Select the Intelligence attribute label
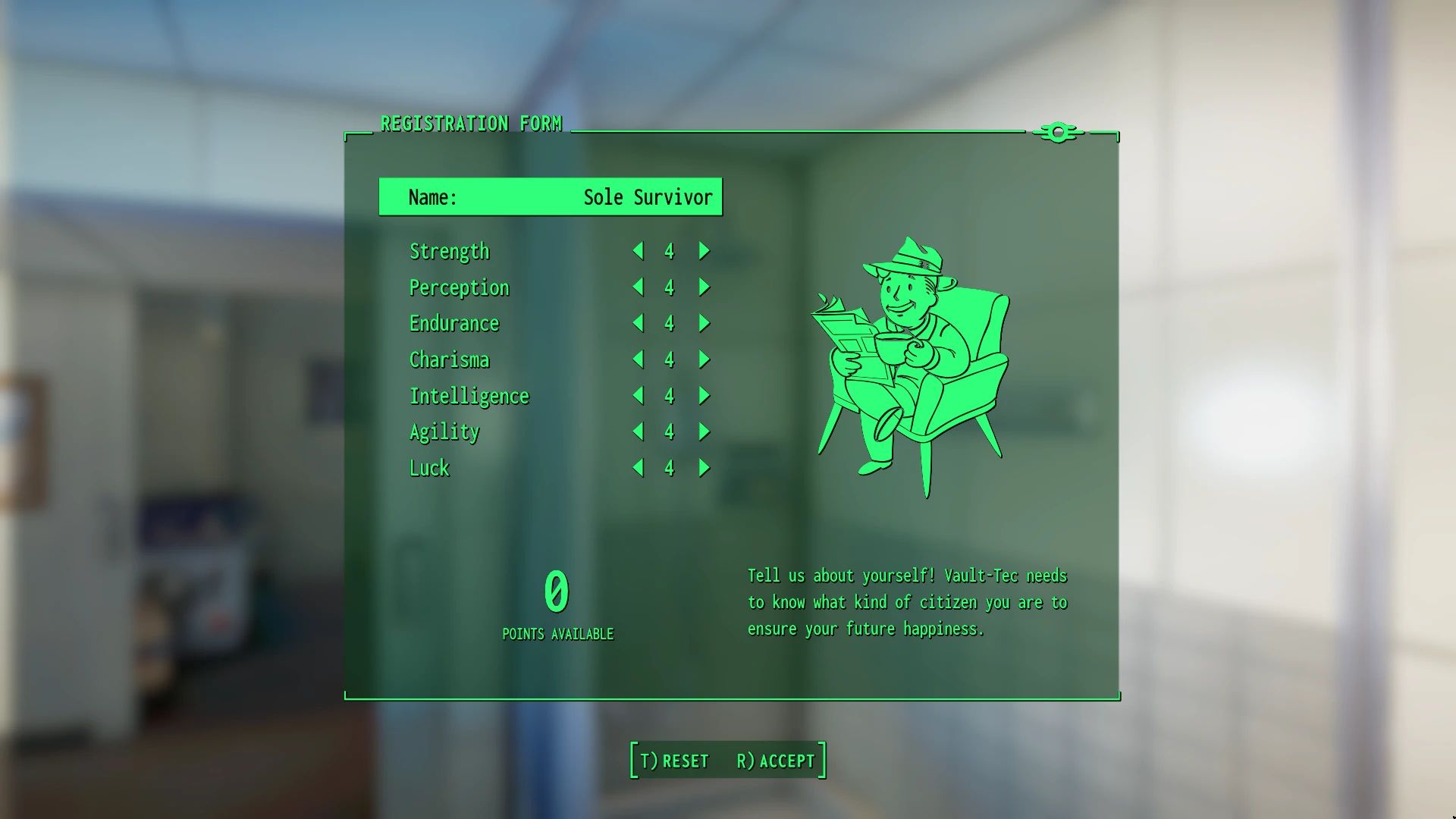The height and width of the screenshot is (819, 1456). coord(469,395)
